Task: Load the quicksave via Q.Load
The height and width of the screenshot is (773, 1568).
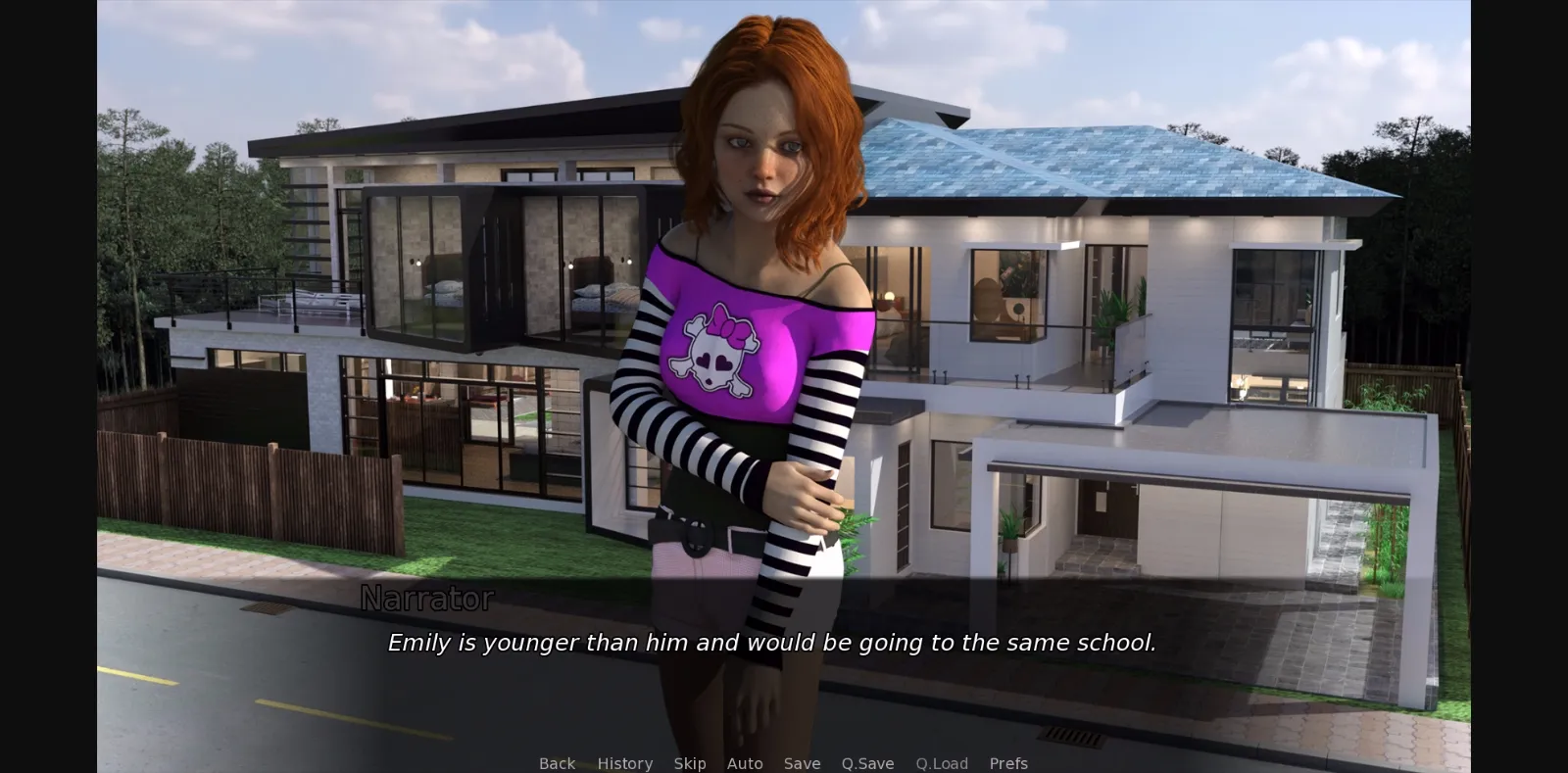Action: (941, 763)
